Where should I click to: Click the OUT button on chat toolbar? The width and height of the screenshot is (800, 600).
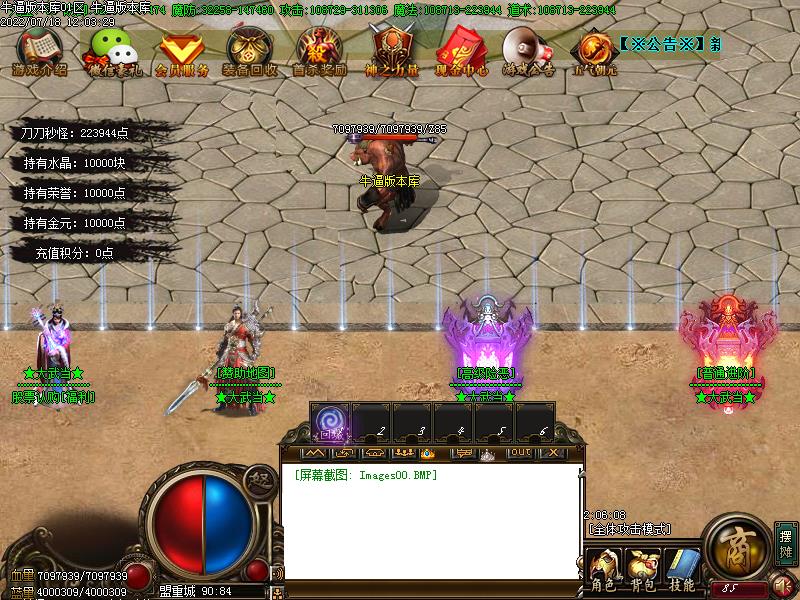(x=520, y=453)
